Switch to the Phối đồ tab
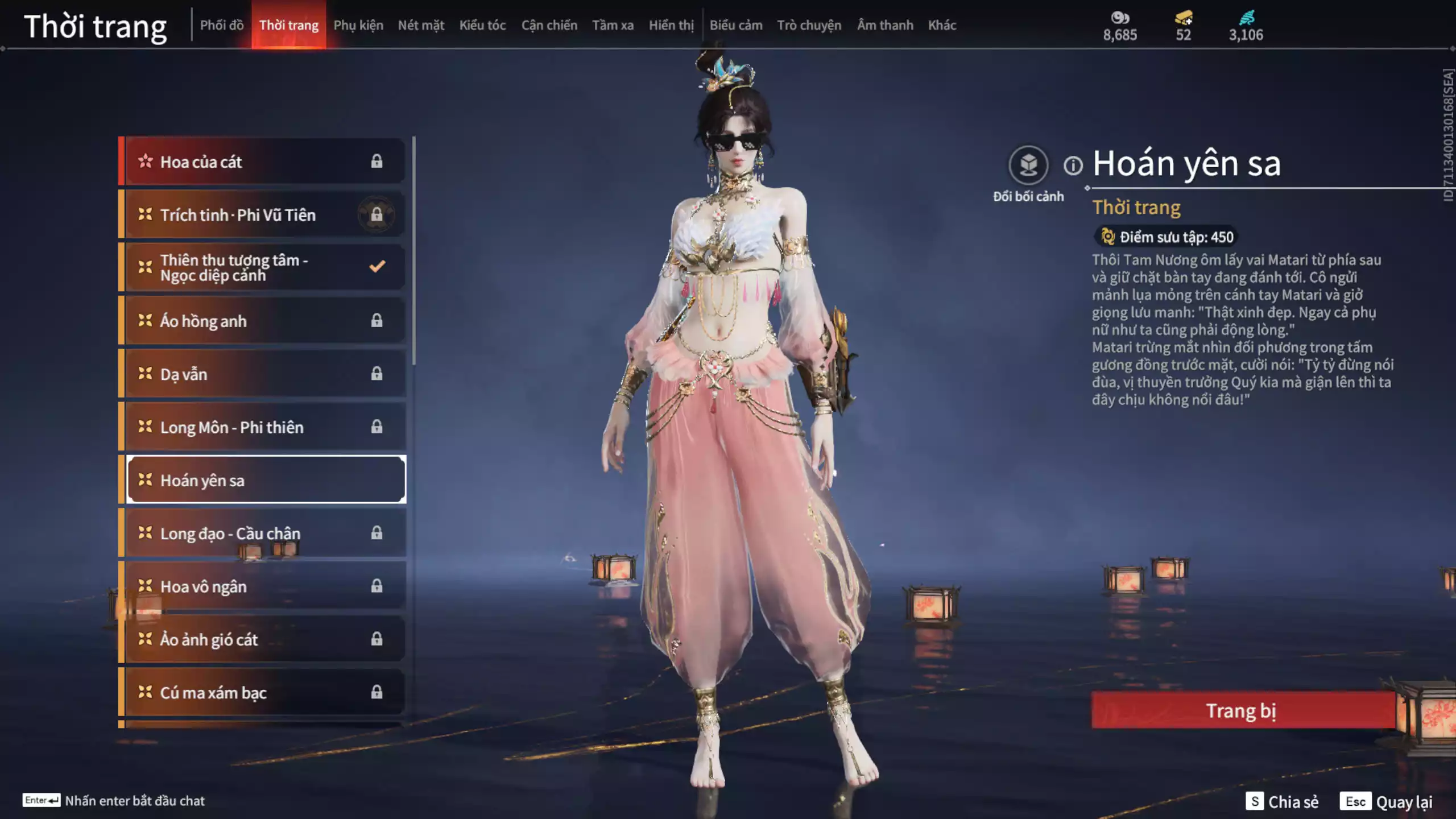Screen dimensions: 1456x819 tap(221, 25)
